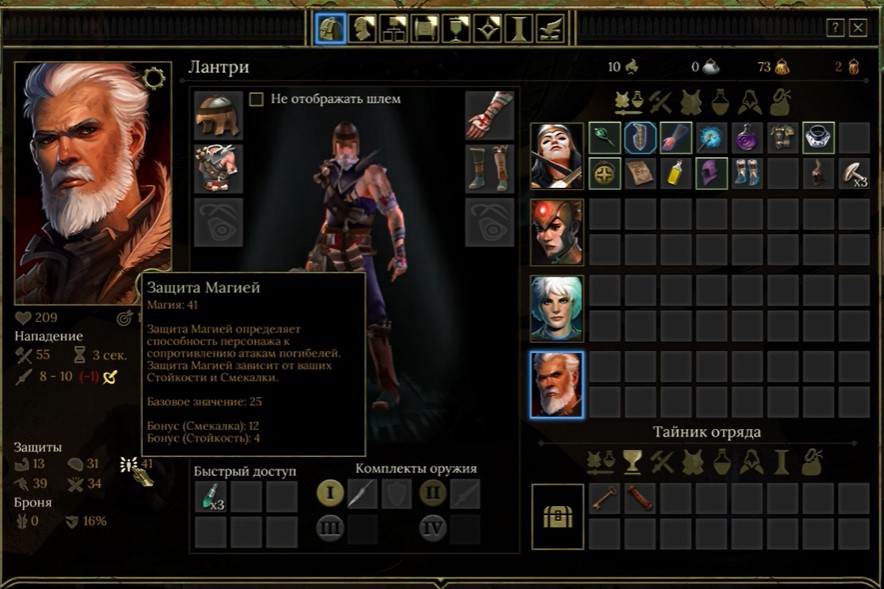This screenshot has height=589, width=884.
Task: Select the equipped helmet slot
Action: [x=218, y=117]
